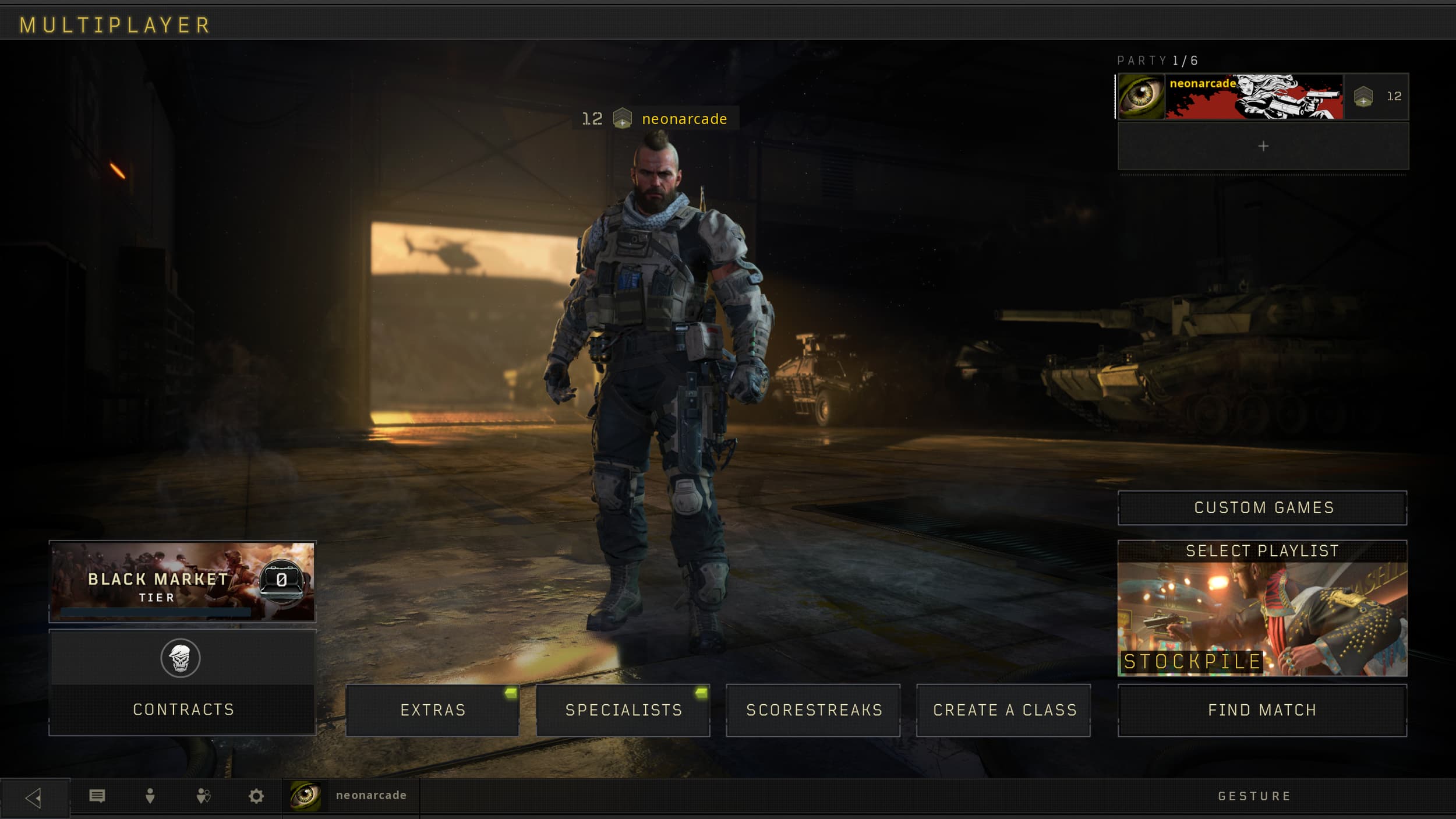
Task: Open SPECIALISTS selection
Action: (x=623, y=710)
